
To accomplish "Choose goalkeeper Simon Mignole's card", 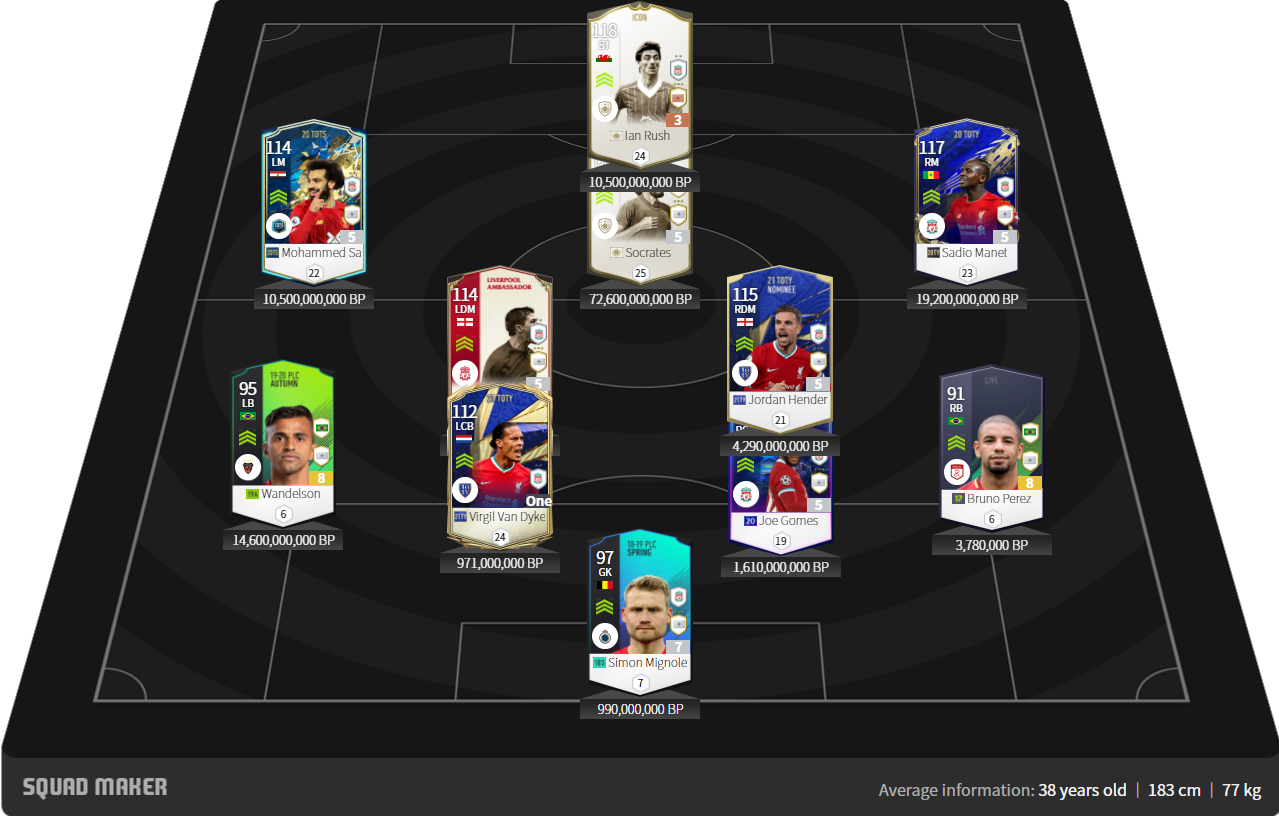I will click(639, 605).
